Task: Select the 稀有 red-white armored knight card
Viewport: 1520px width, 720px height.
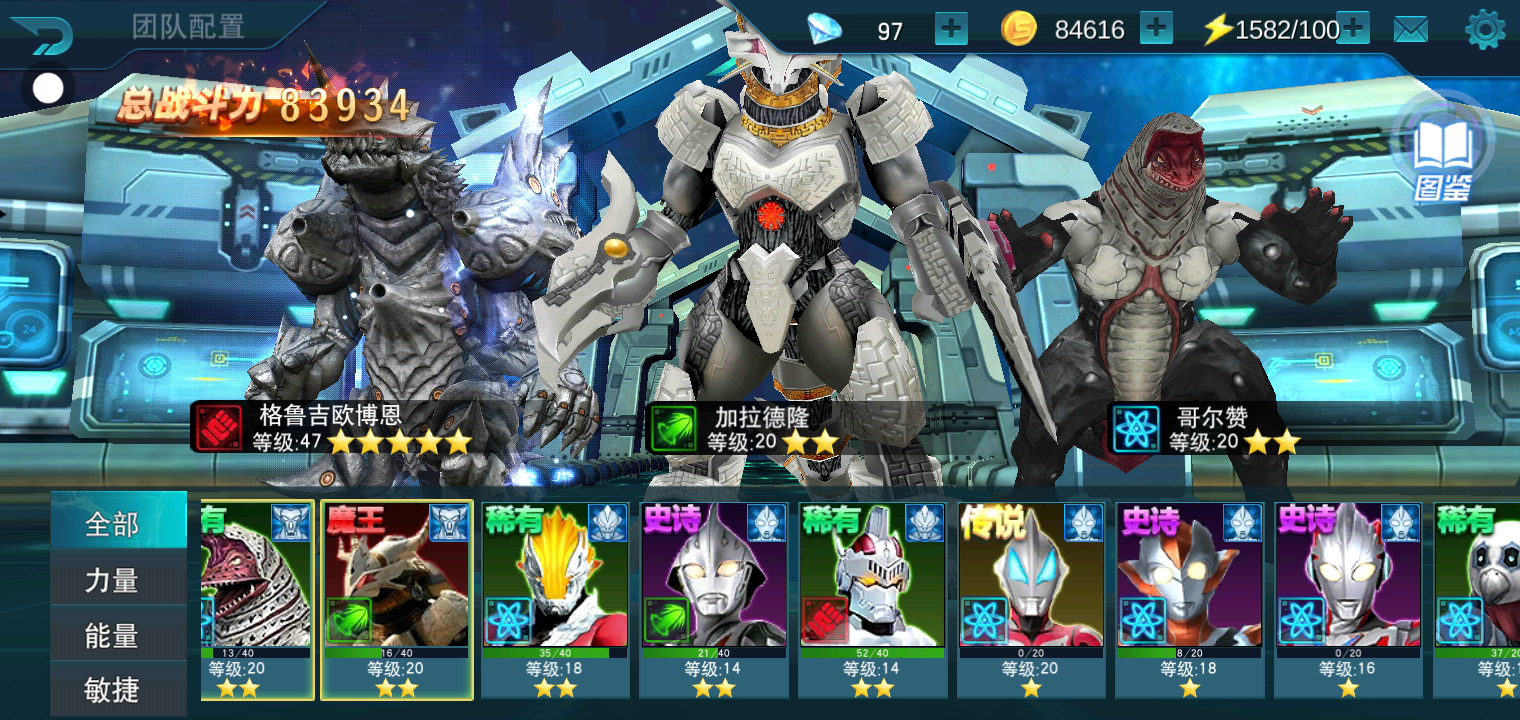Action: click(x=872, y=598)
